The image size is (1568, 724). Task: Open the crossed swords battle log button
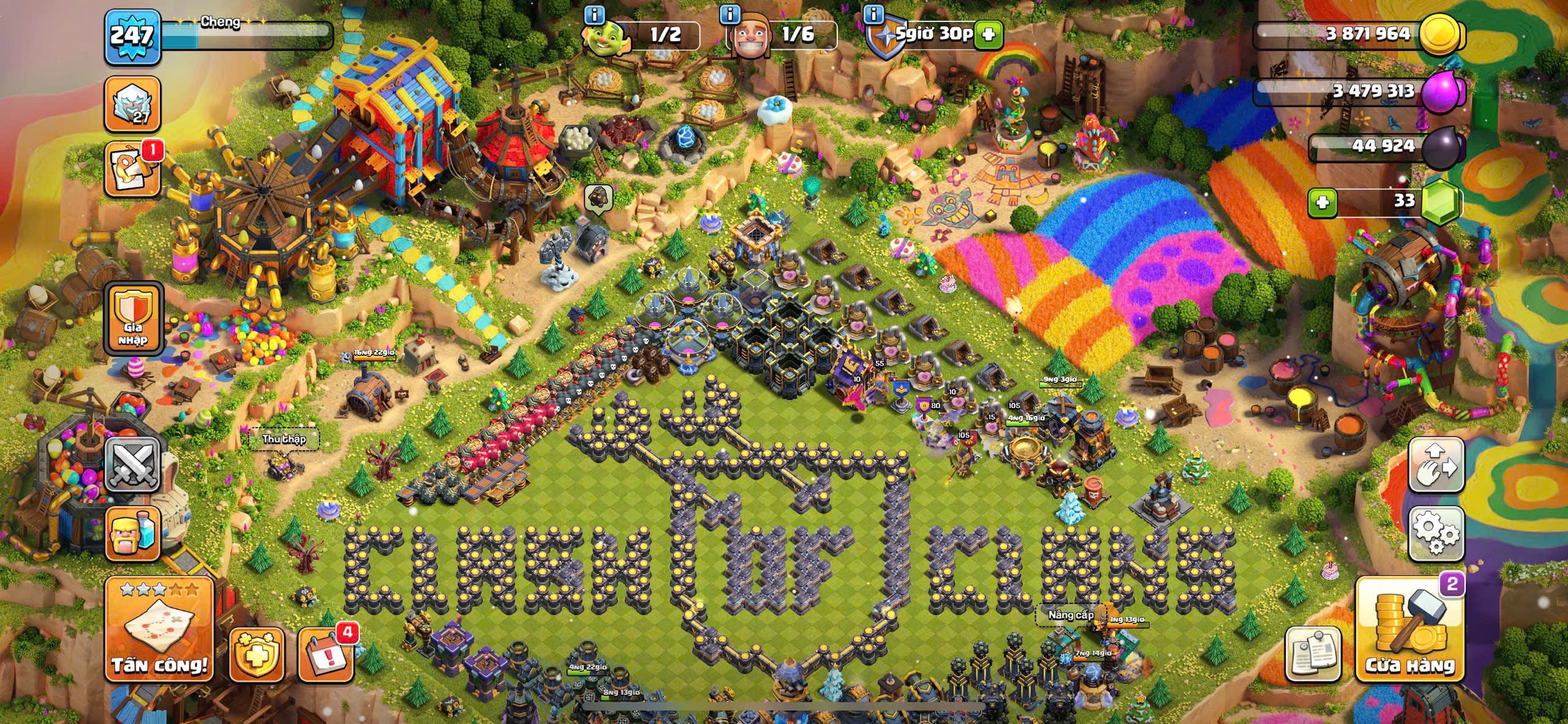(x=133, y=464)
